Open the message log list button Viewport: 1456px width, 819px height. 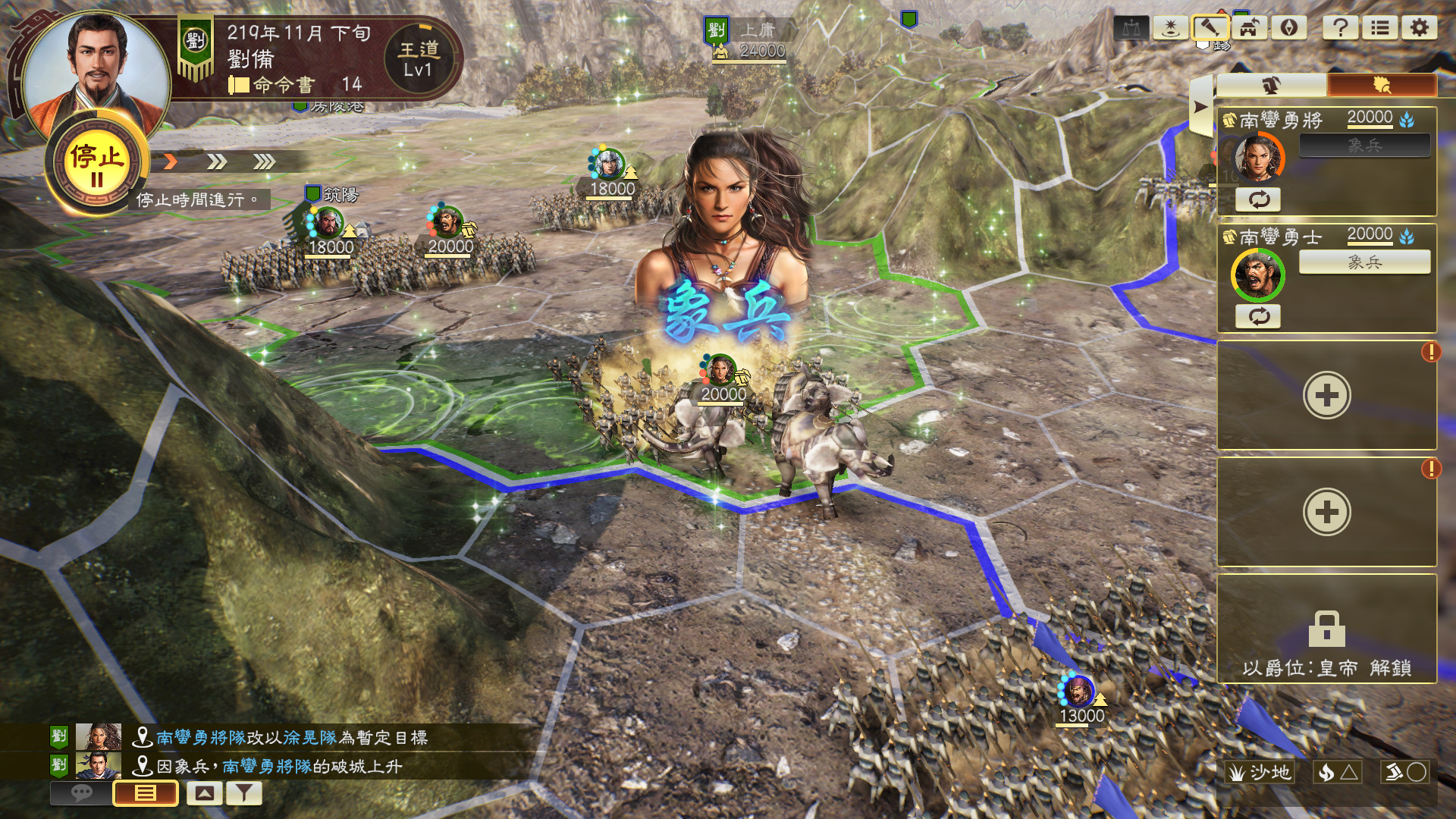click(x=146, y=793)
